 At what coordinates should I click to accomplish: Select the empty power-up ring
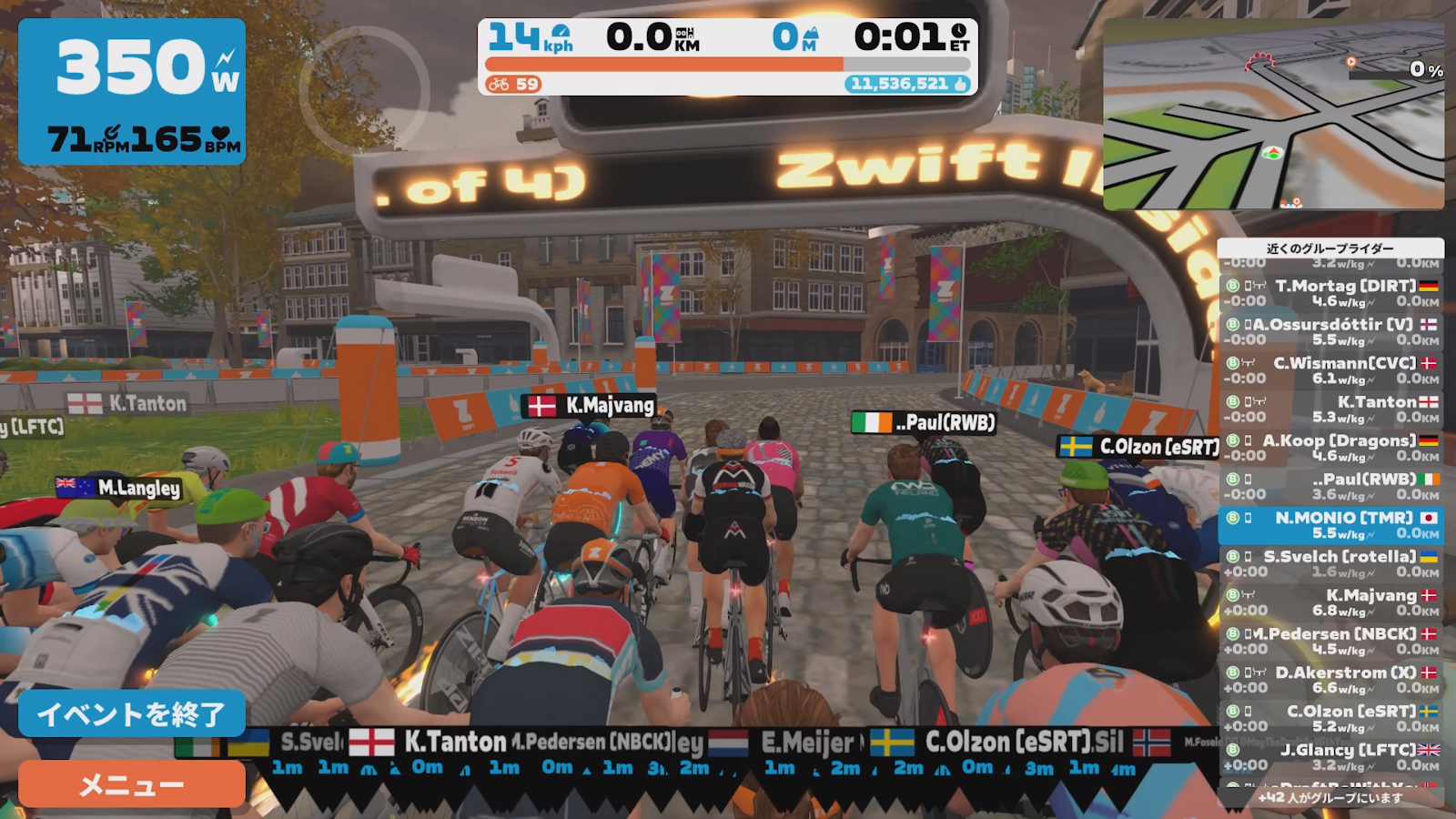(x=364, y=91)
